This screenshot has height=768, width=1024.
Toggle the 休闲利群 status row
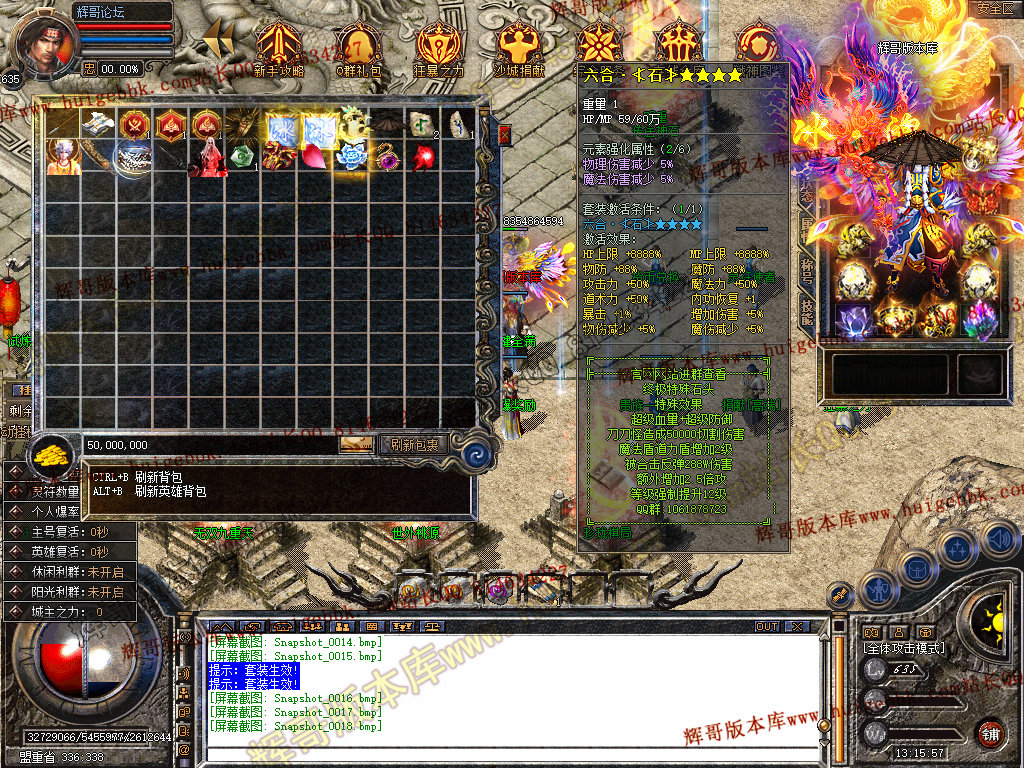tap(68, 571)
